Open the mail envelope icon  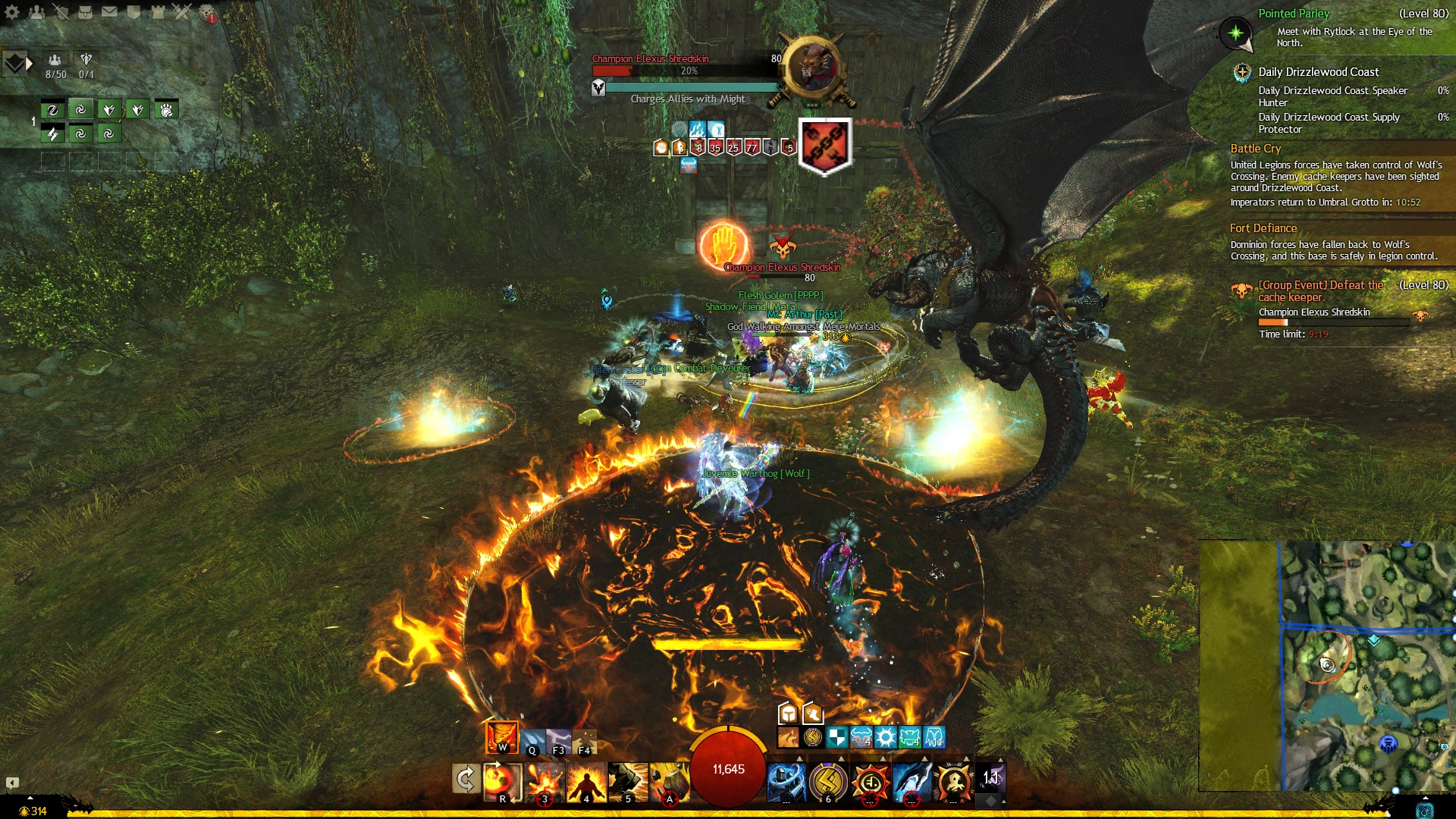pyautogui.click(x=109, y=11)
